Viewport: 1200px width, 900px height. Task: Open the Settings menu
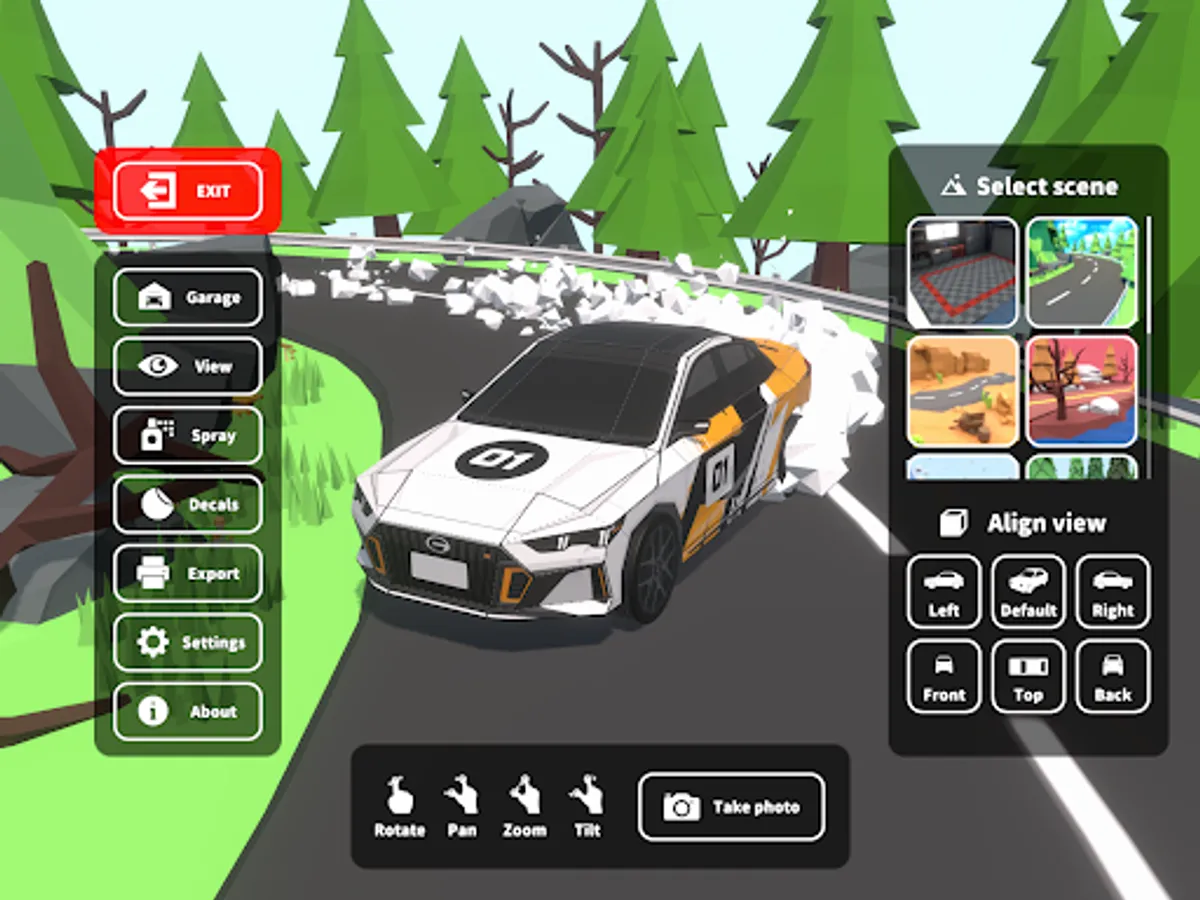[188, 642]
